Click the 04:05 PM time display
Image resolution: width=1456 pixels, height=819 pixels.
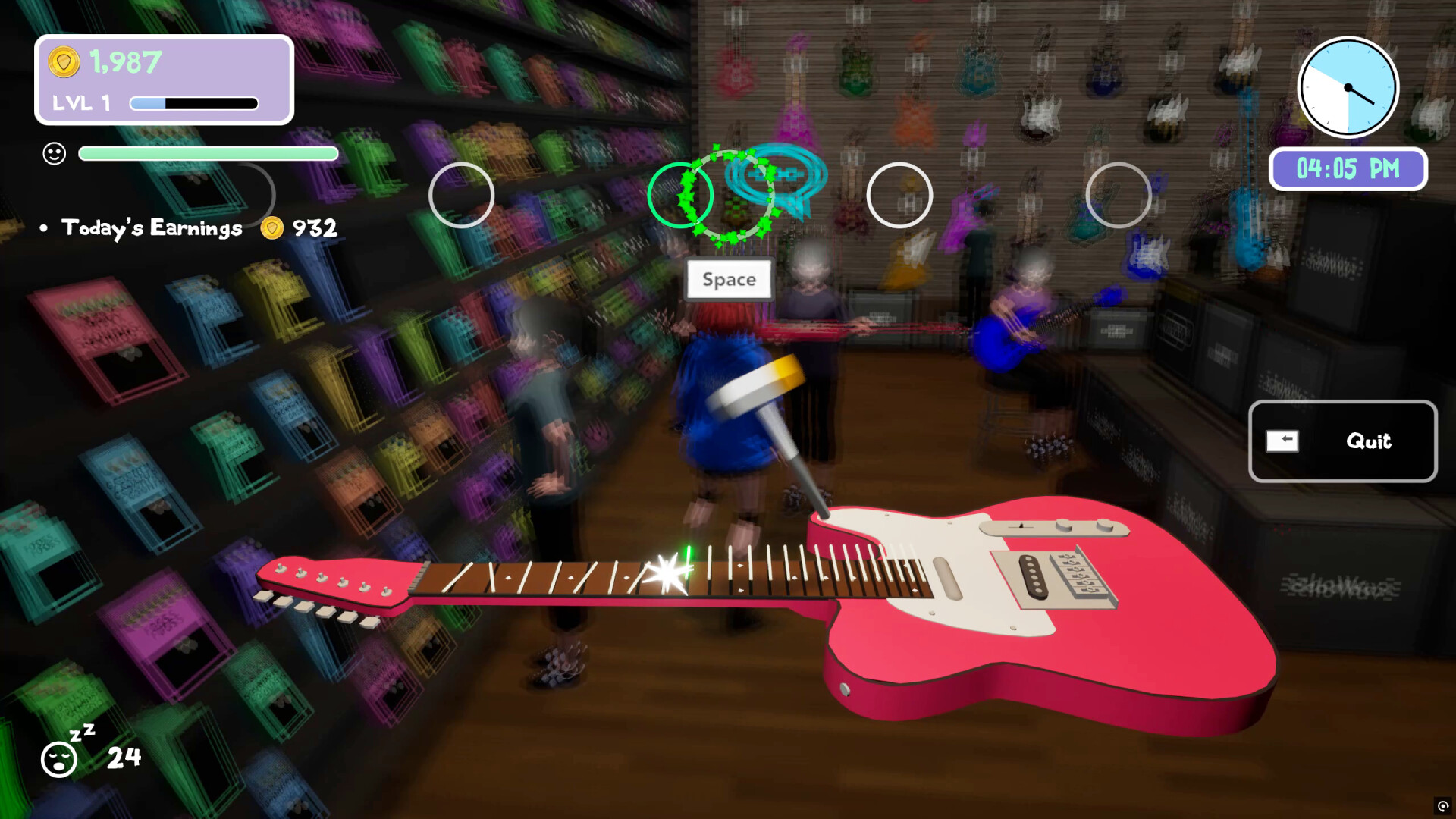pyautogui.click(x=1348, y=169)
